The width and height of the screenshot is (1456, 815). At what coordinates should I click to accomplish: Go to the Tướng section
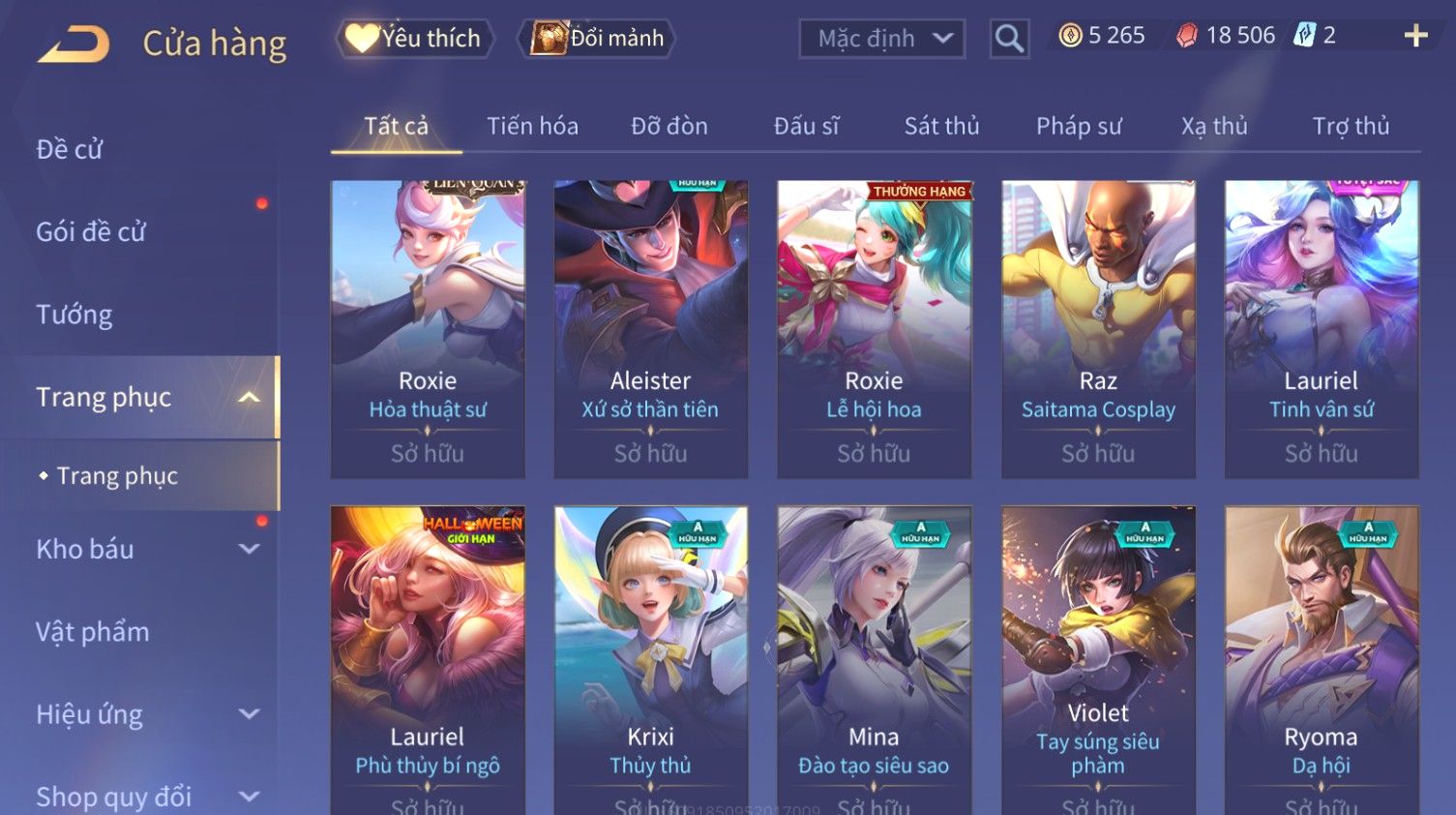point(74,315)
